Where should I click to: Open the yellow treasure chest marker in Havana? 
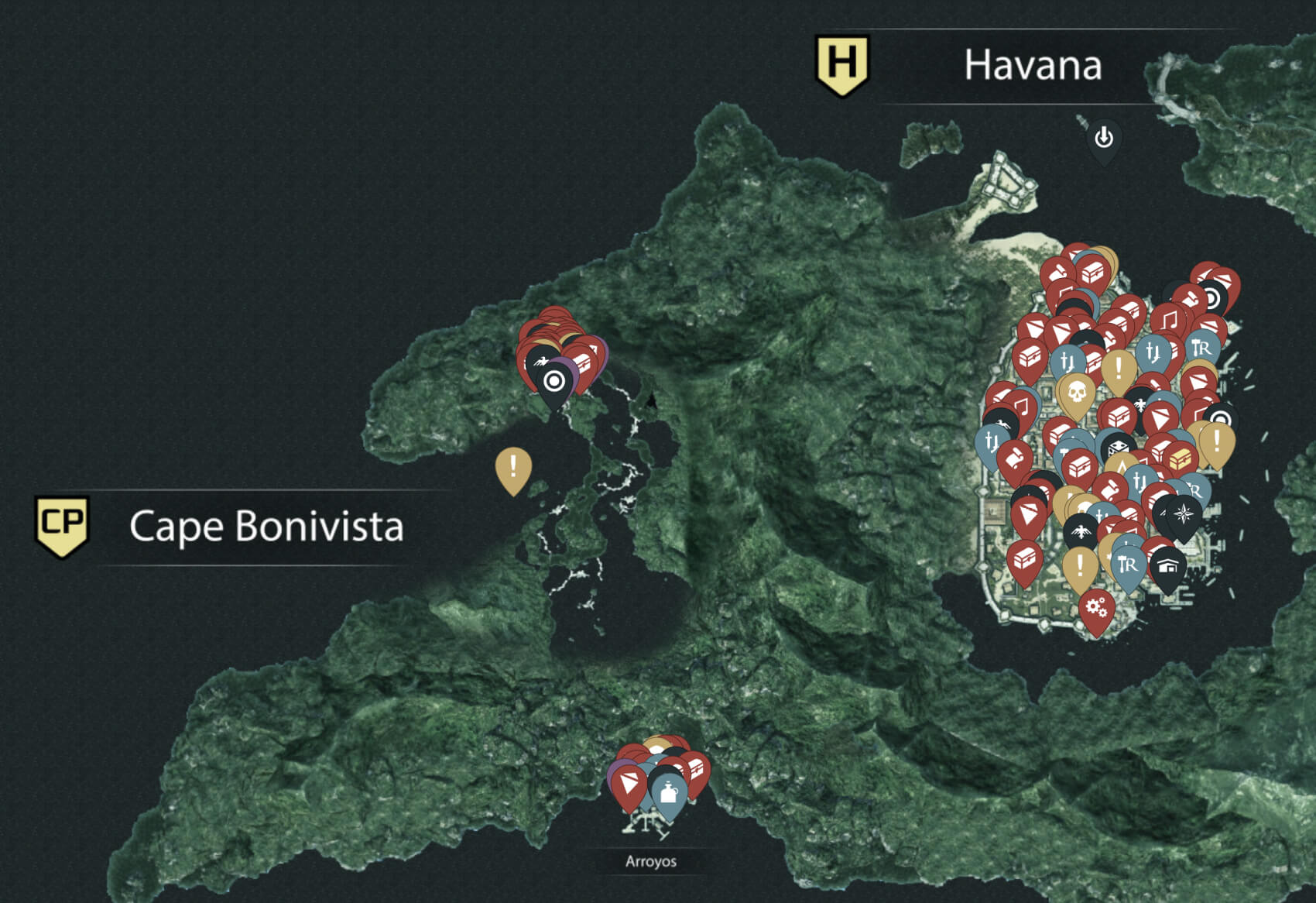point(1181,458)
